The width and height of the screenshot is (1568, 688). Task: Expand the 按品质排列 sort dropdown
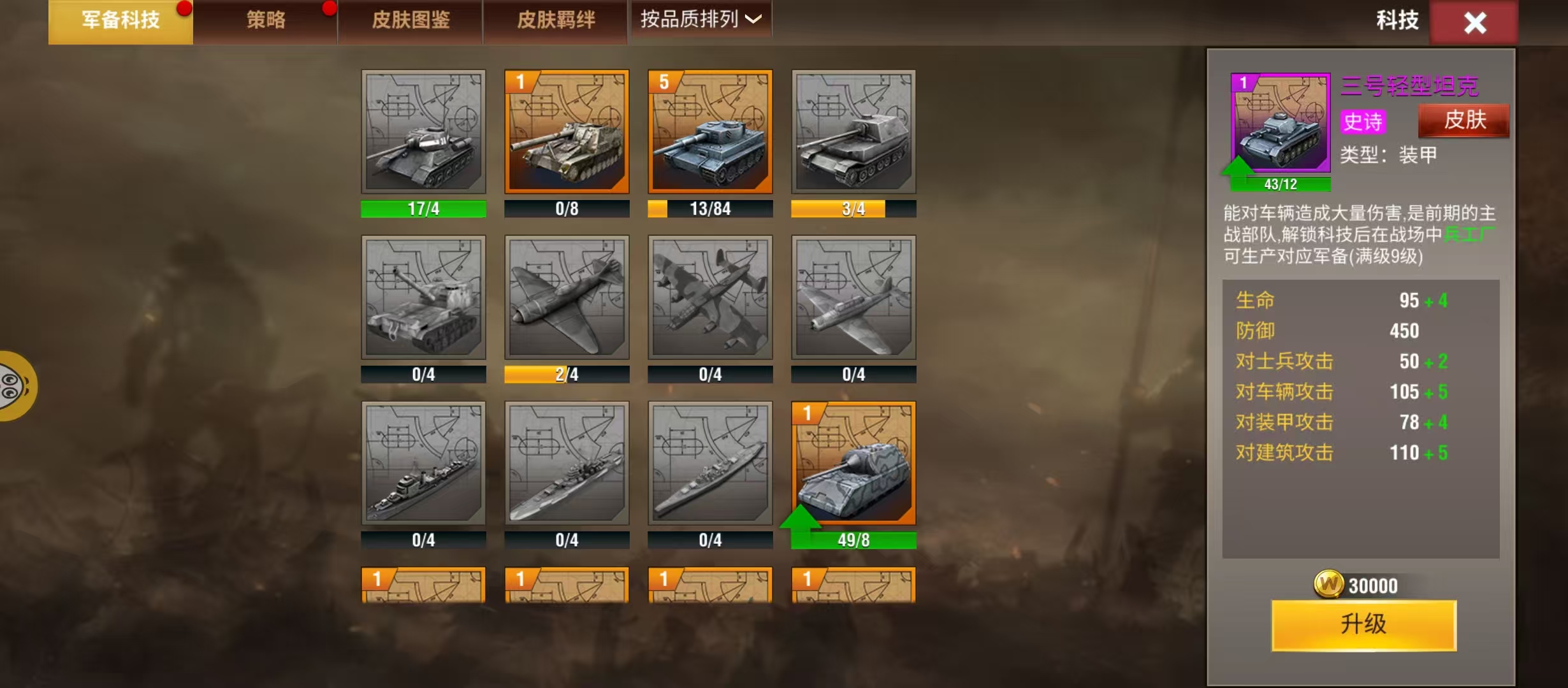tap(701, 20)
